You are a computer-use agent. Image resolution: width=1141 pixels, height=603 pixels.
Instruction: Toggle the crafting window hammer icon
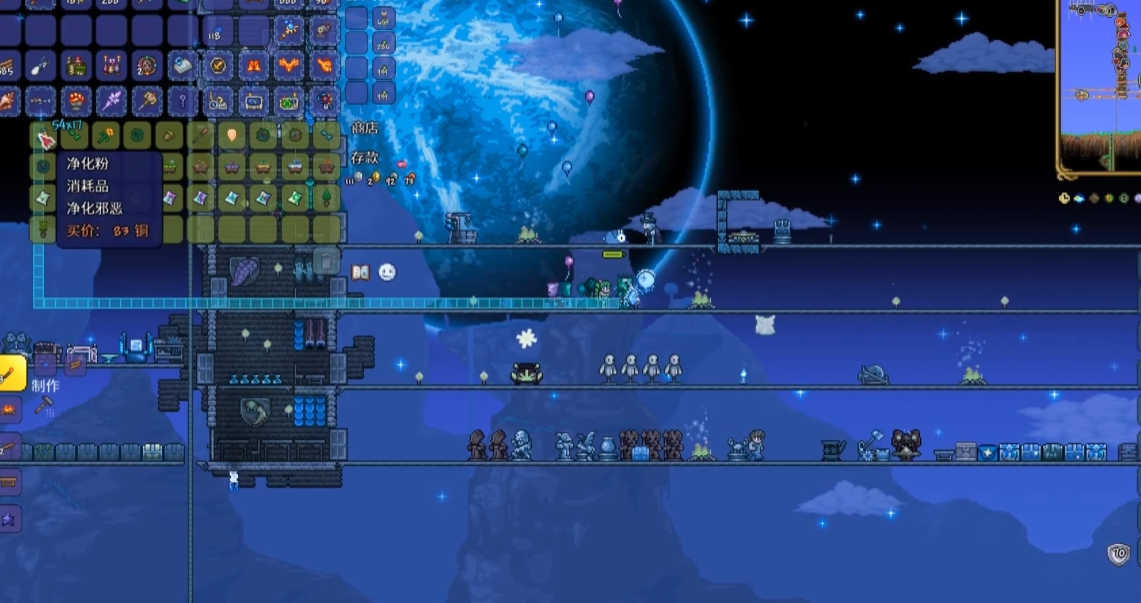point(44,405)
